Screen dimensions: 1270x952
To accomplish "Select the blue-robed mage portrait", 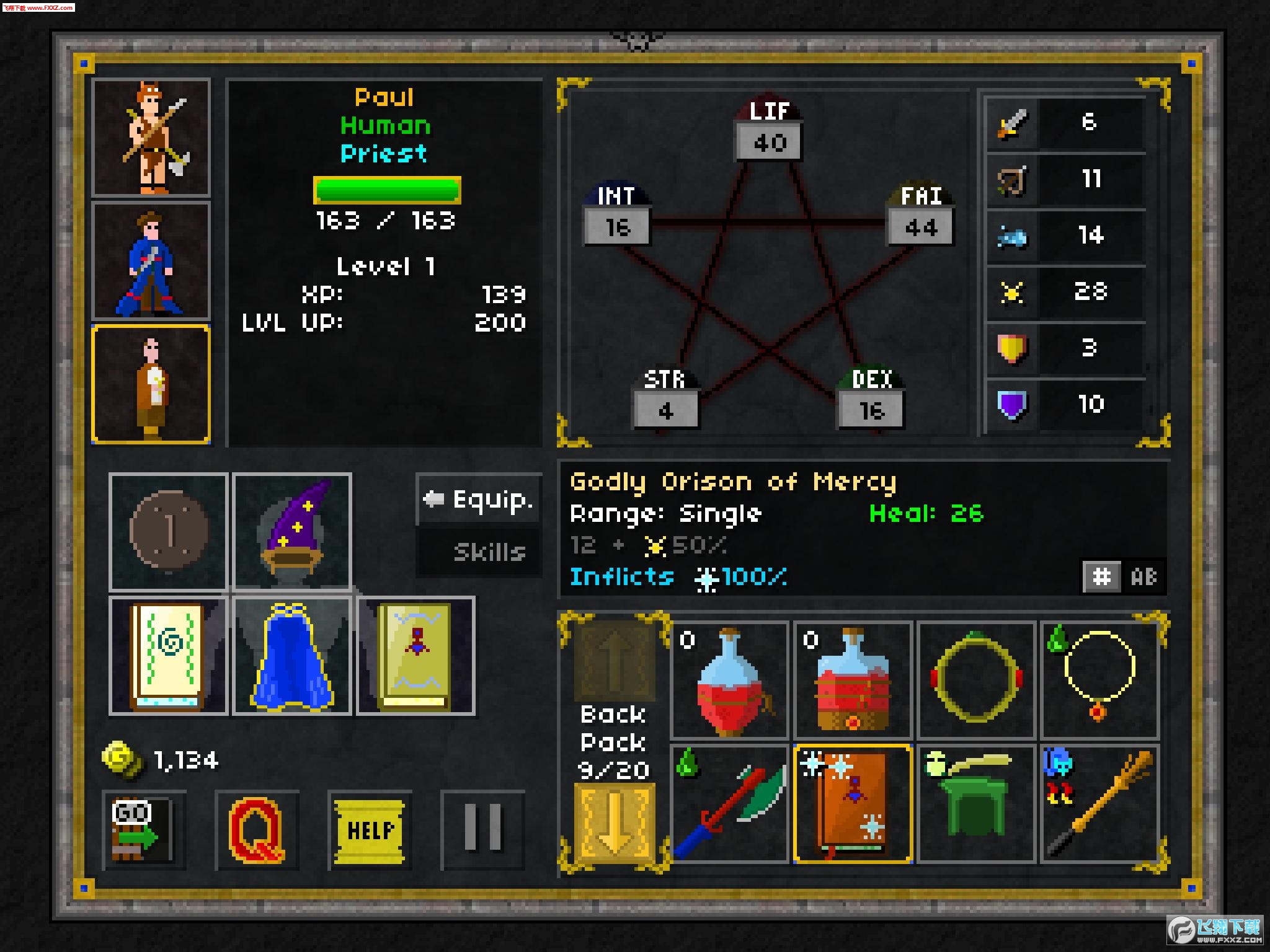I will tap(151, 260).
